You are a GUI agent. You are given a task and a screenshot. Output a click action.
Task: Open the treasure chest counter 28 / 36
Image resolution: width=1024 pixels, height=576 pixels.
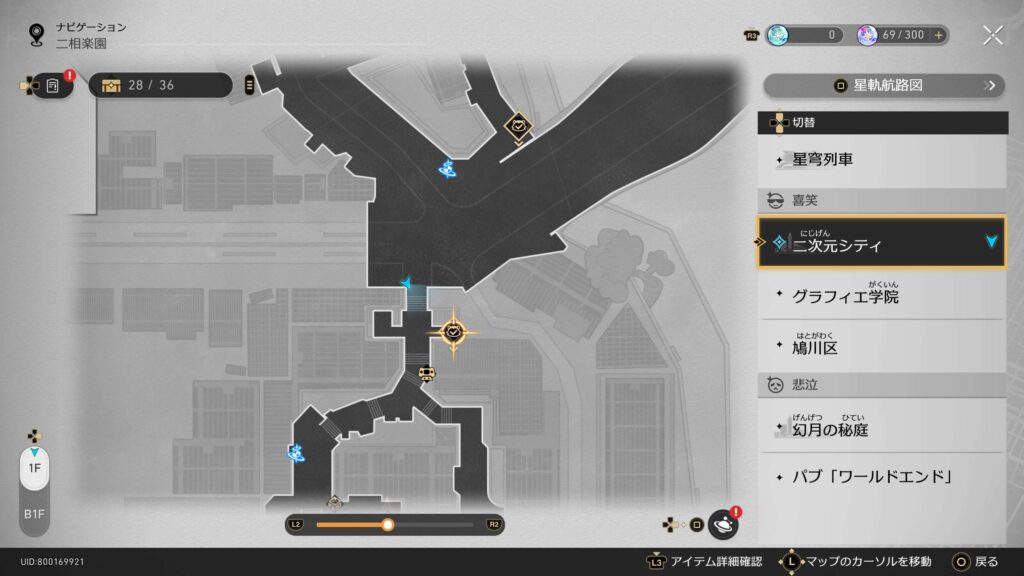(160, 85)
